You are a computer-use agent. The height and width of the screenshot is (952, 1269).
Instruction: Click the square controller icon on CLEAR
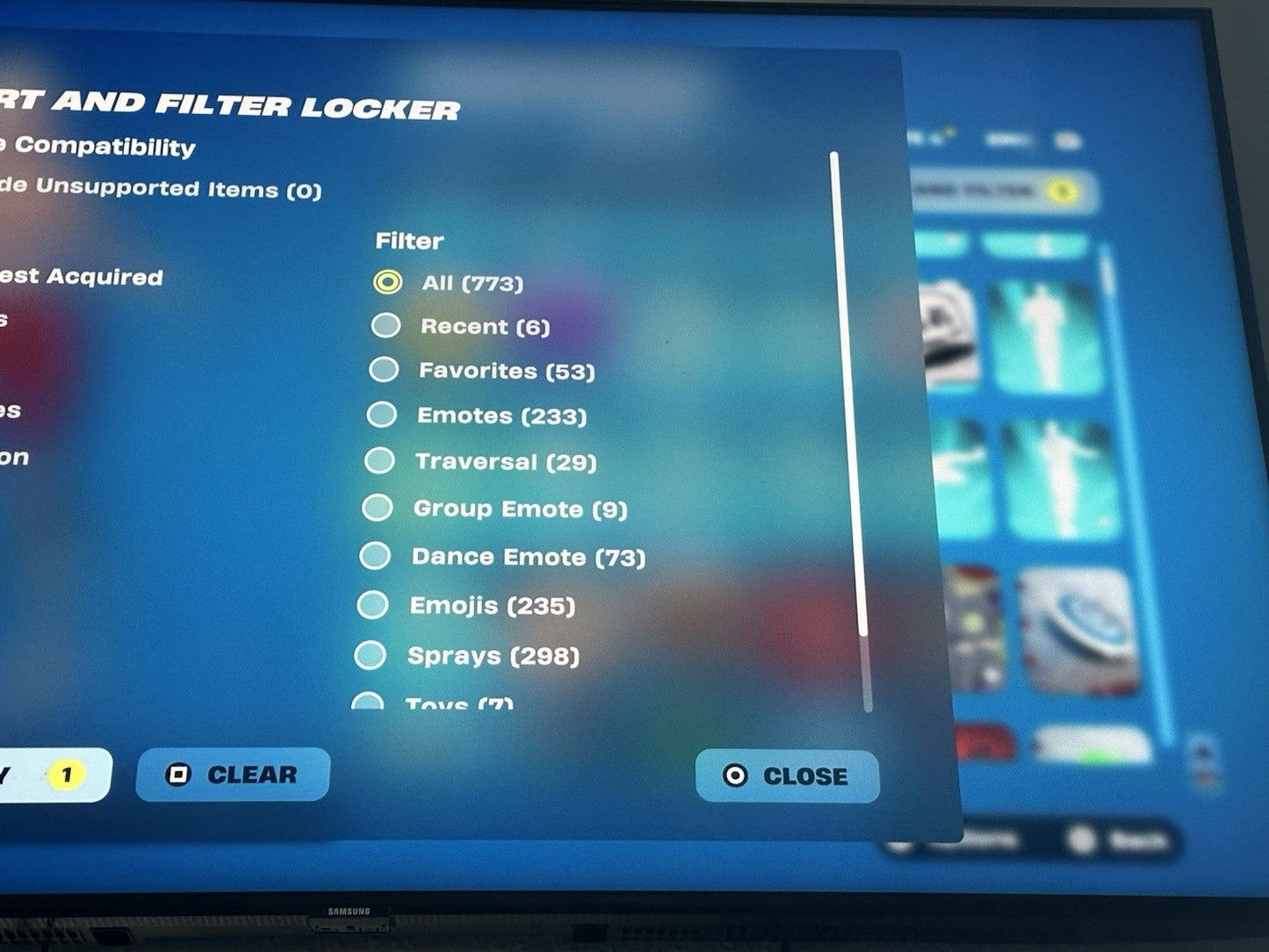click(x=179, y=775)
